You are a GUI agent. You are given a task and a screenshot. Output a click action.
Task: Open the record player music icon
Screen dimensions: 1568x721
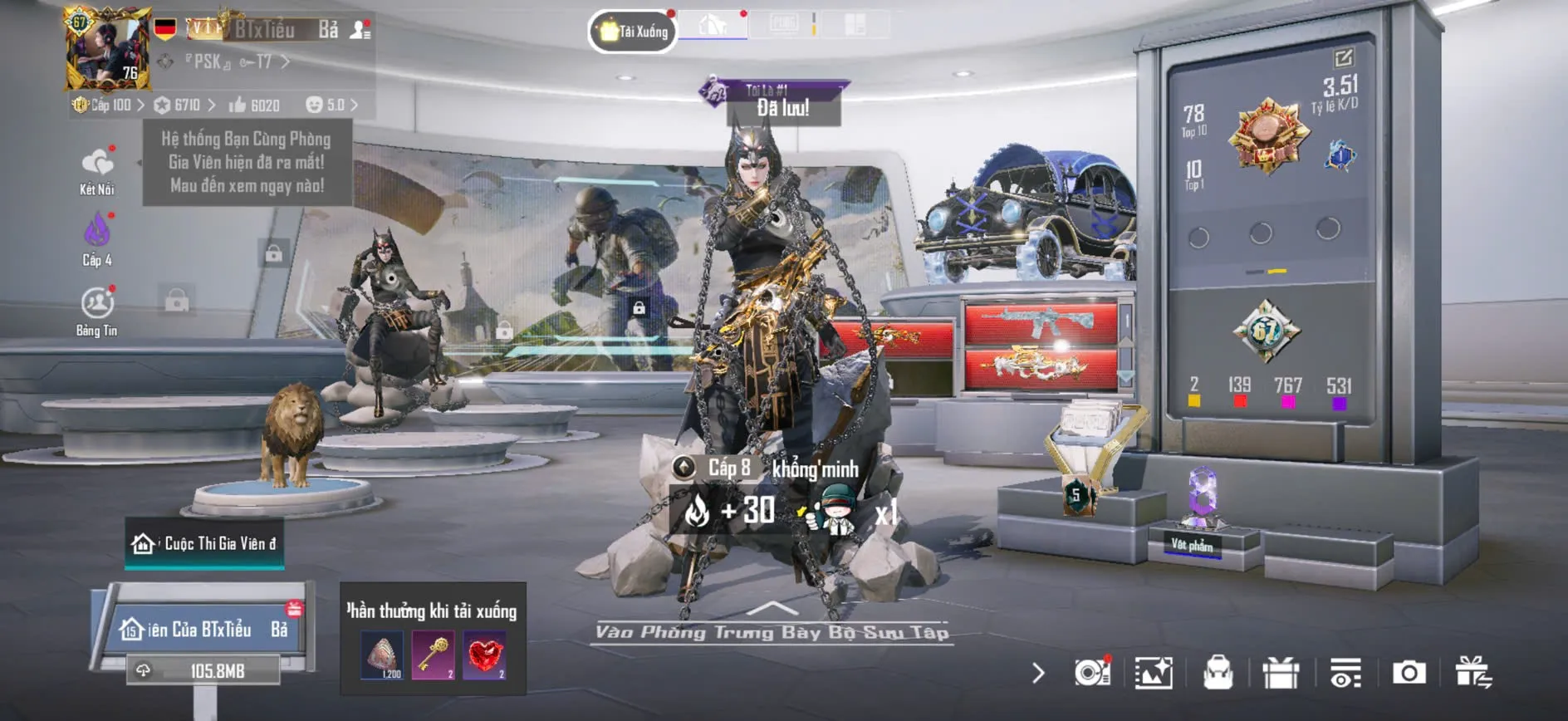[1092, 673]
